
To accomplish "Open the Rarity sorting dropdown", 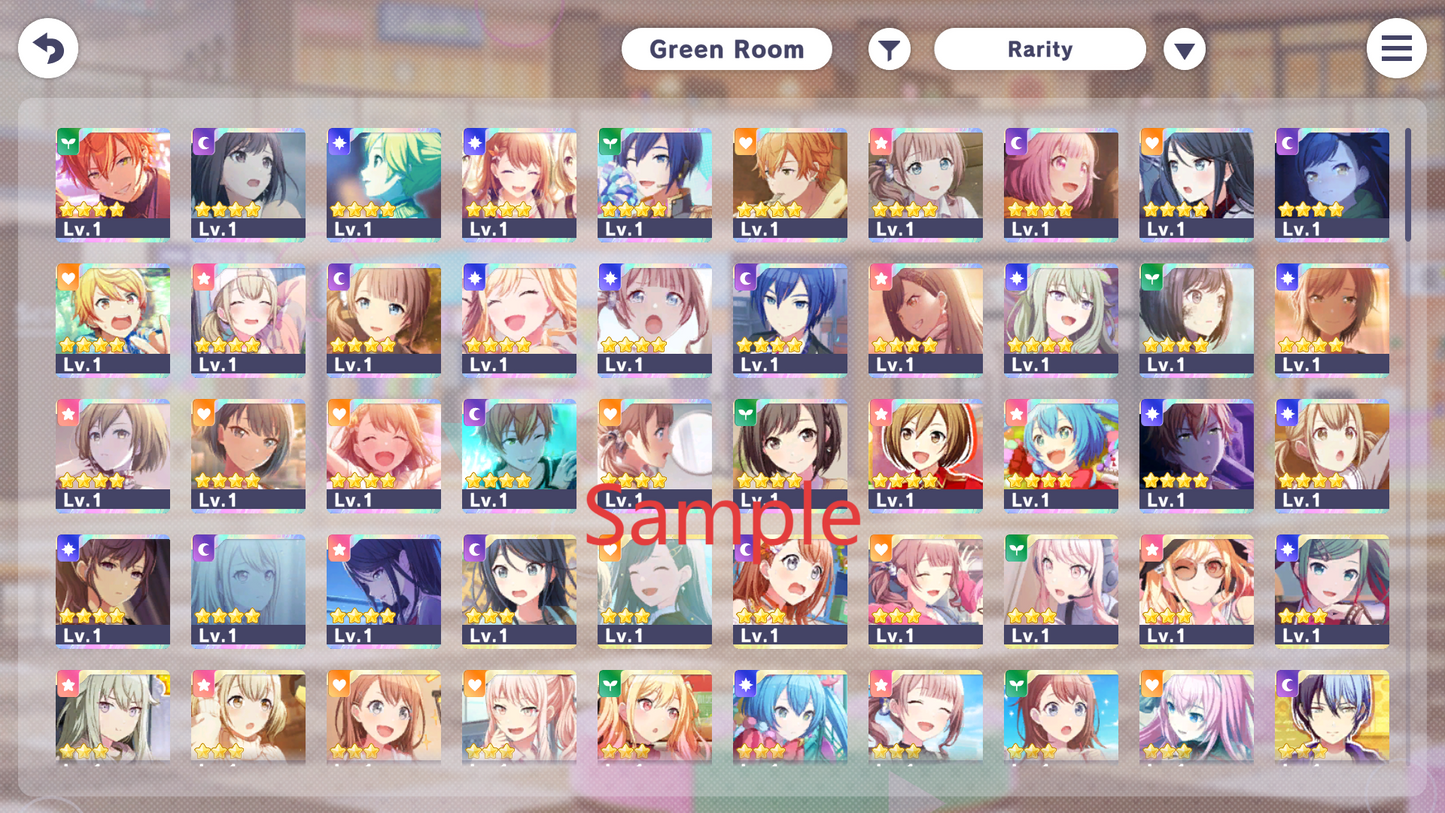I will [1039, 48].
